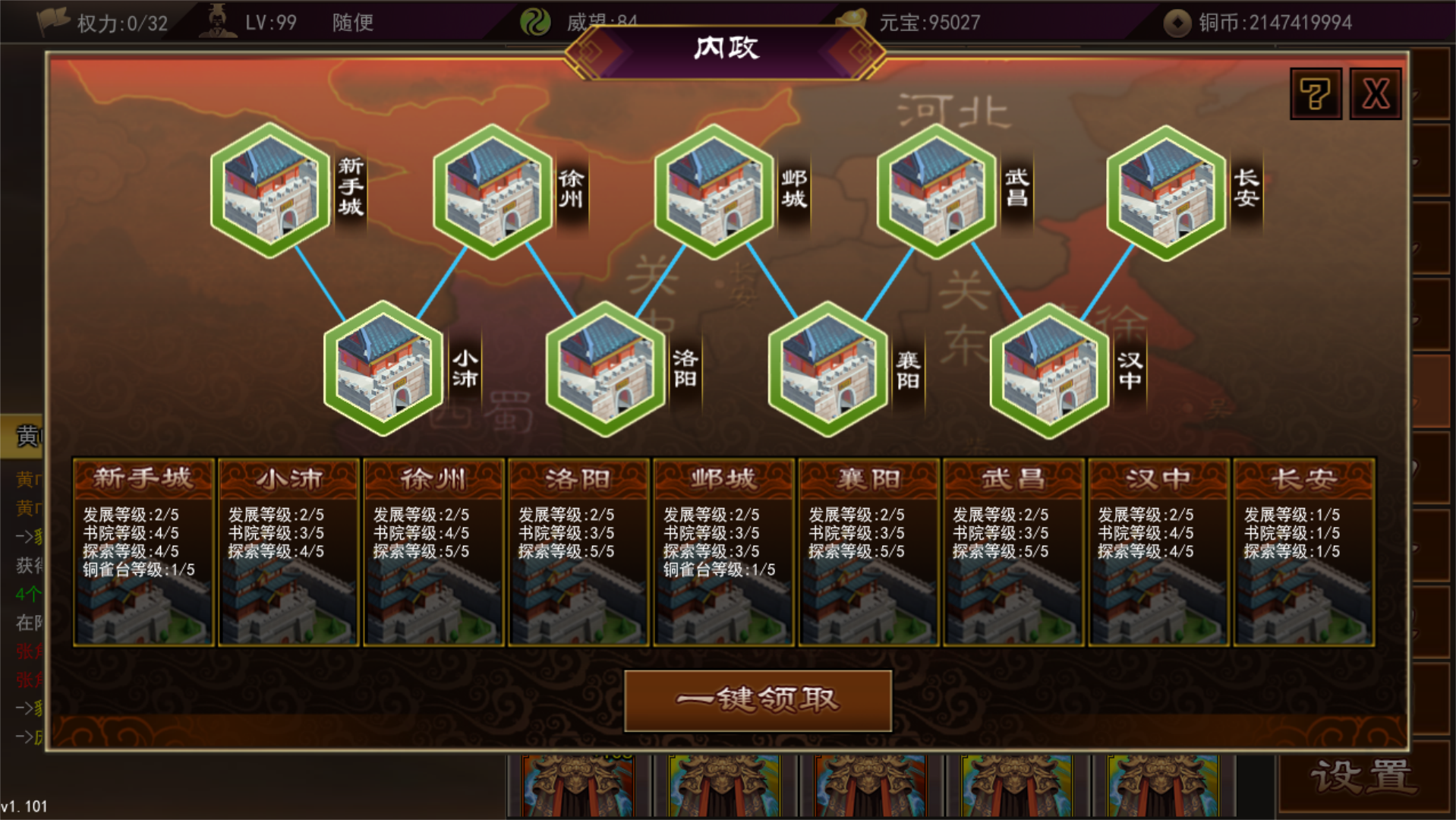Select the 汉中 city node
1456x820 pixels.
pos(1049,372)
